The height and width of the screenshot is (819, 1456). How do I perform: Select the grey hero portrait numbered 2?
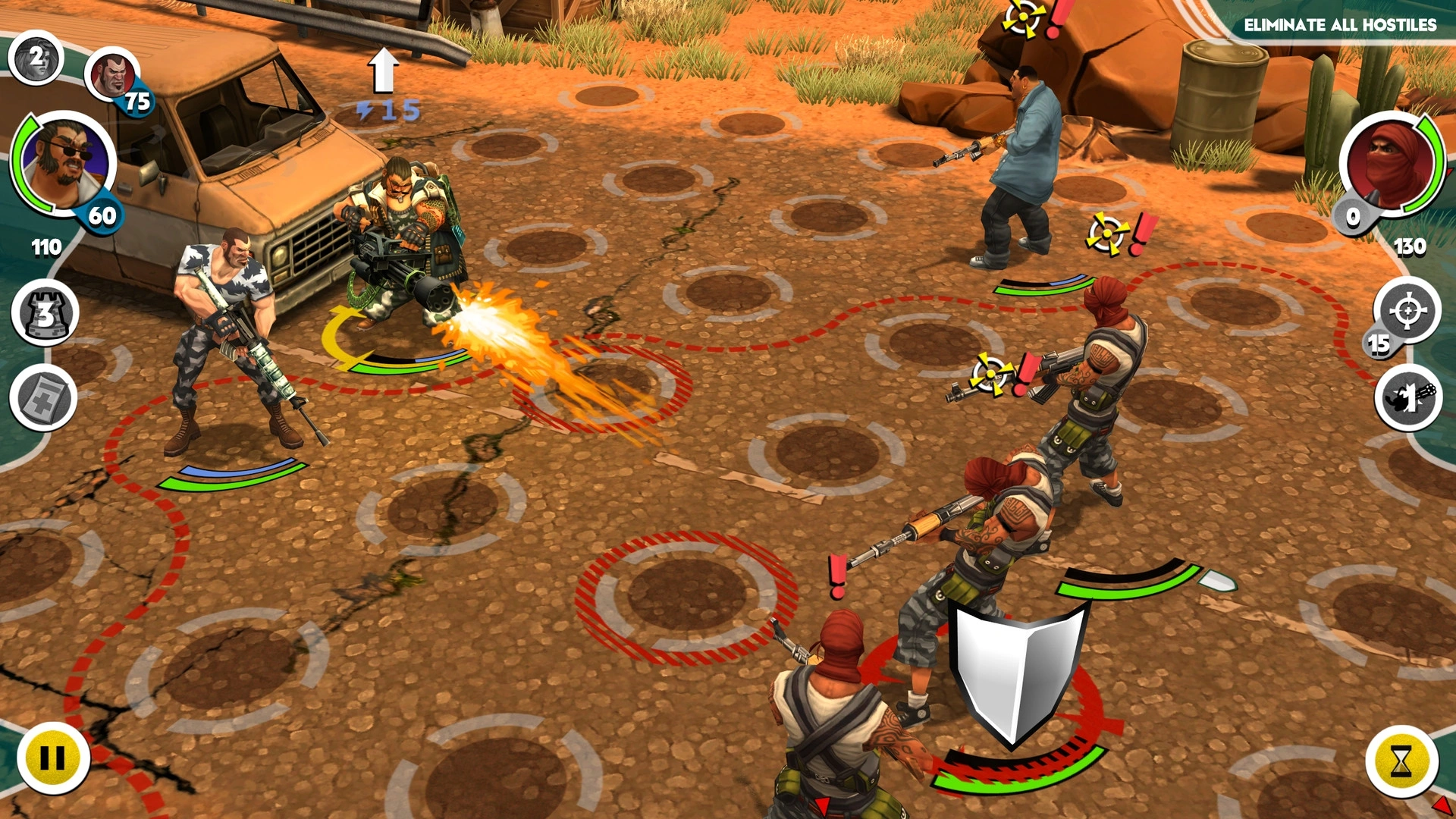pyautogui.click(x=36, y=58)
